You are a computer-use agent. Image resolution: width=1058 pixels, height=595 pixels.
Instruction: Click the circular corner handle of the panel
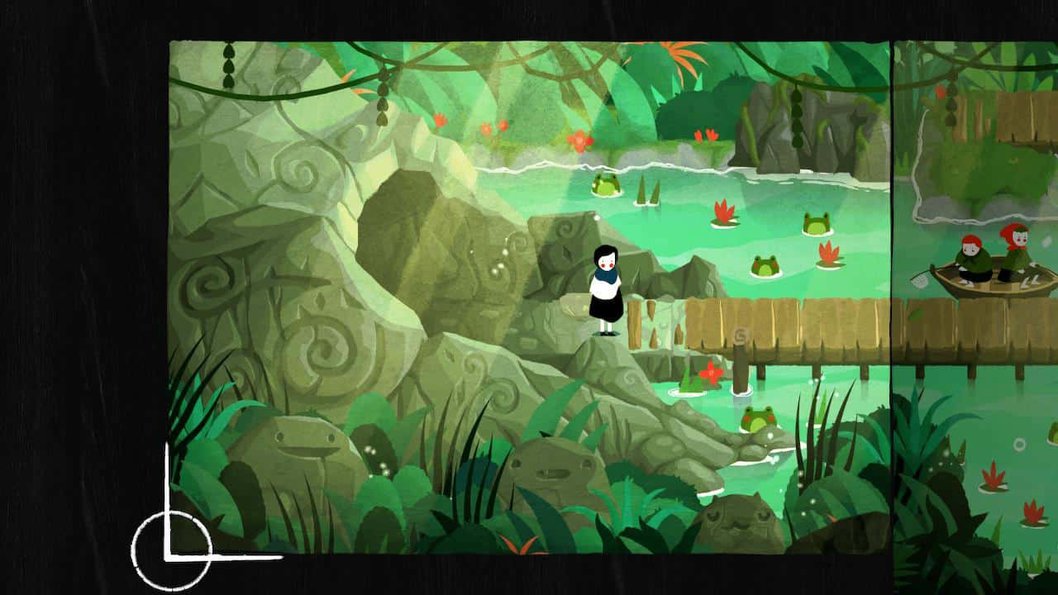[x=171, y=549]
